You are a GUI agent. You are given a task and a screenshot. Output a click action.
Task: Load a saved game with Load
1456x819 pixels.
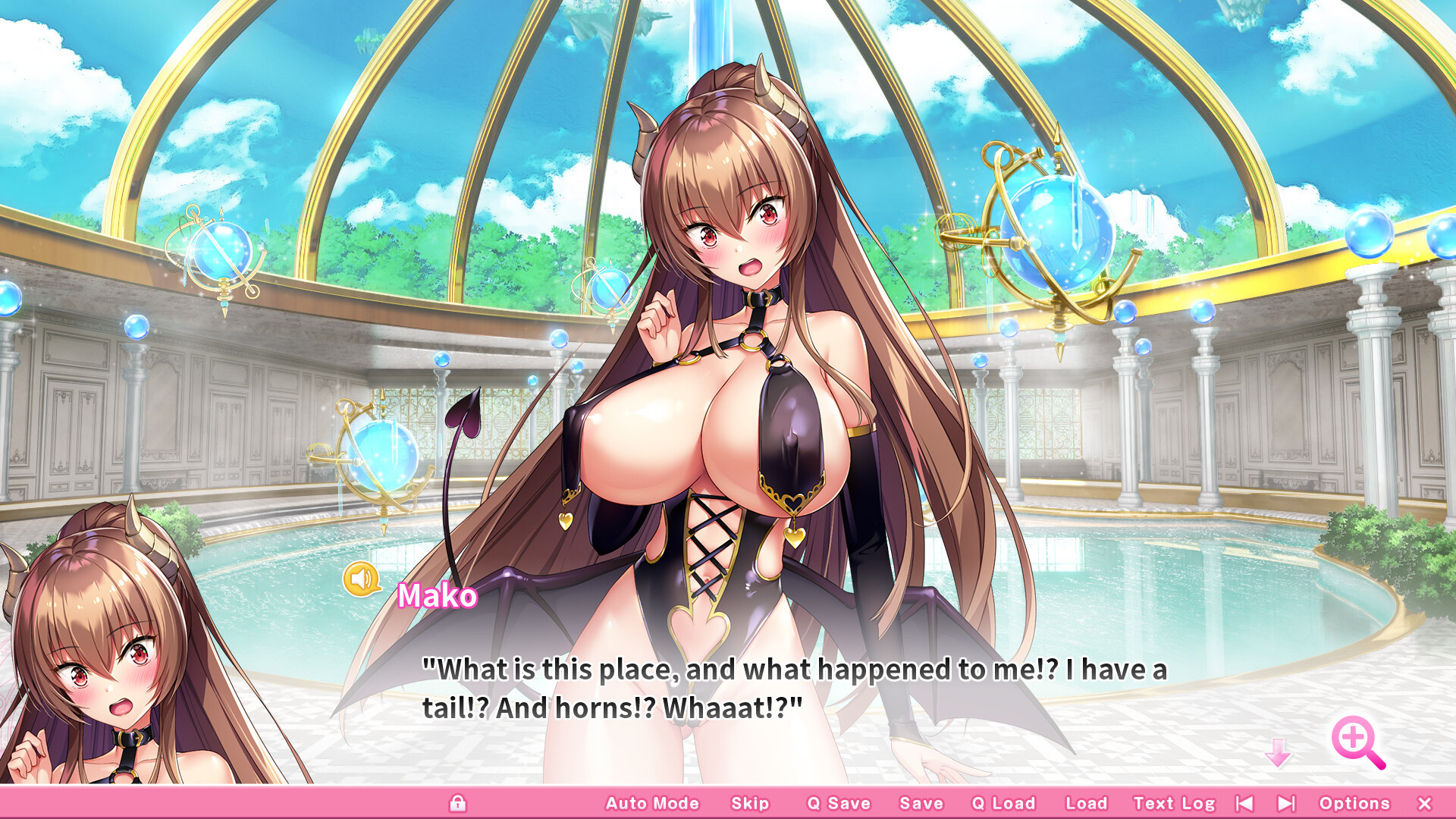[x=1085, y=802]
